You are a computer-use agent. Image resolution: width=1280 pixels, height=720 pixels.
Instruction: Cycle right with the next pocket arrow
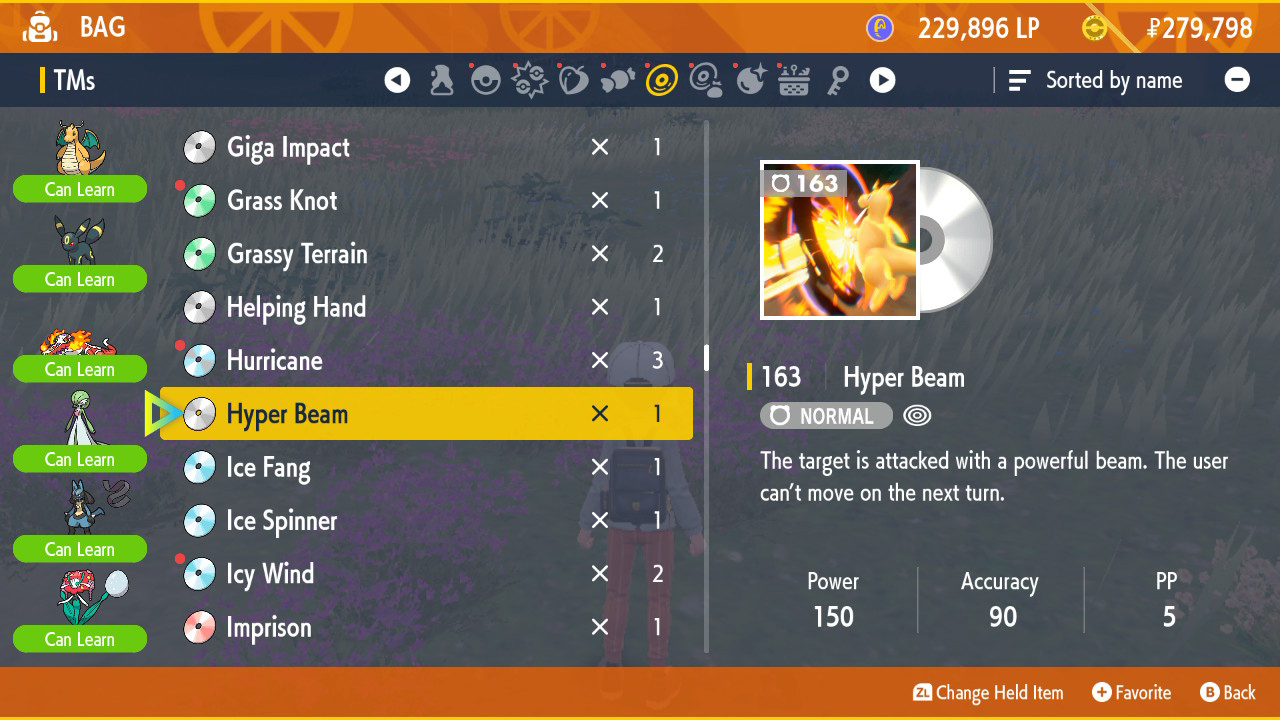tap(883, 80)
